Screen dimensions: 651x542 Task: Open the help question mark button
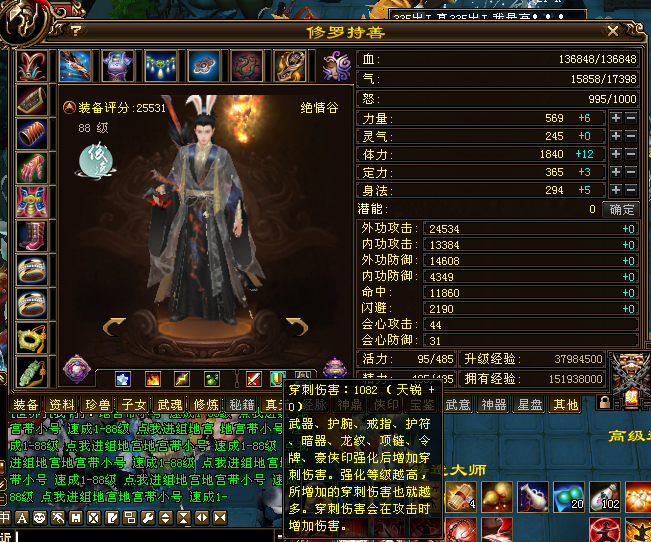click(76, 31)
